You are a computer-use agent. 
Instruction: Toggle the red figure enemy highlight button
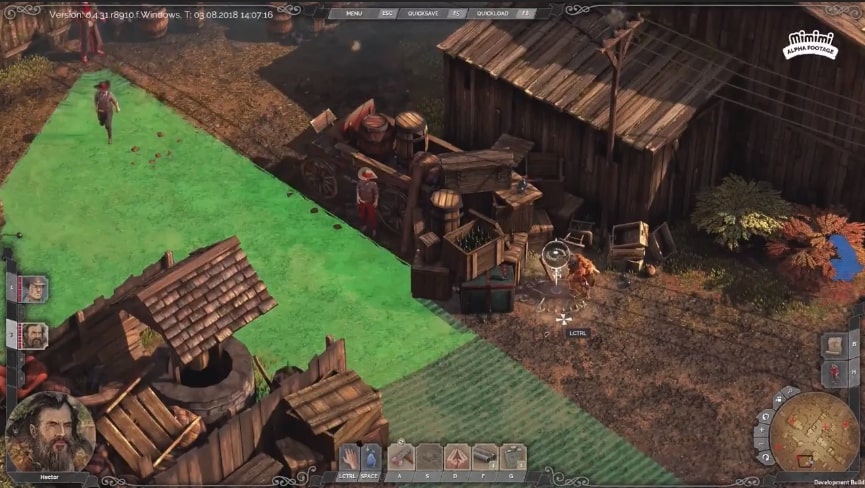click(835, 373)
